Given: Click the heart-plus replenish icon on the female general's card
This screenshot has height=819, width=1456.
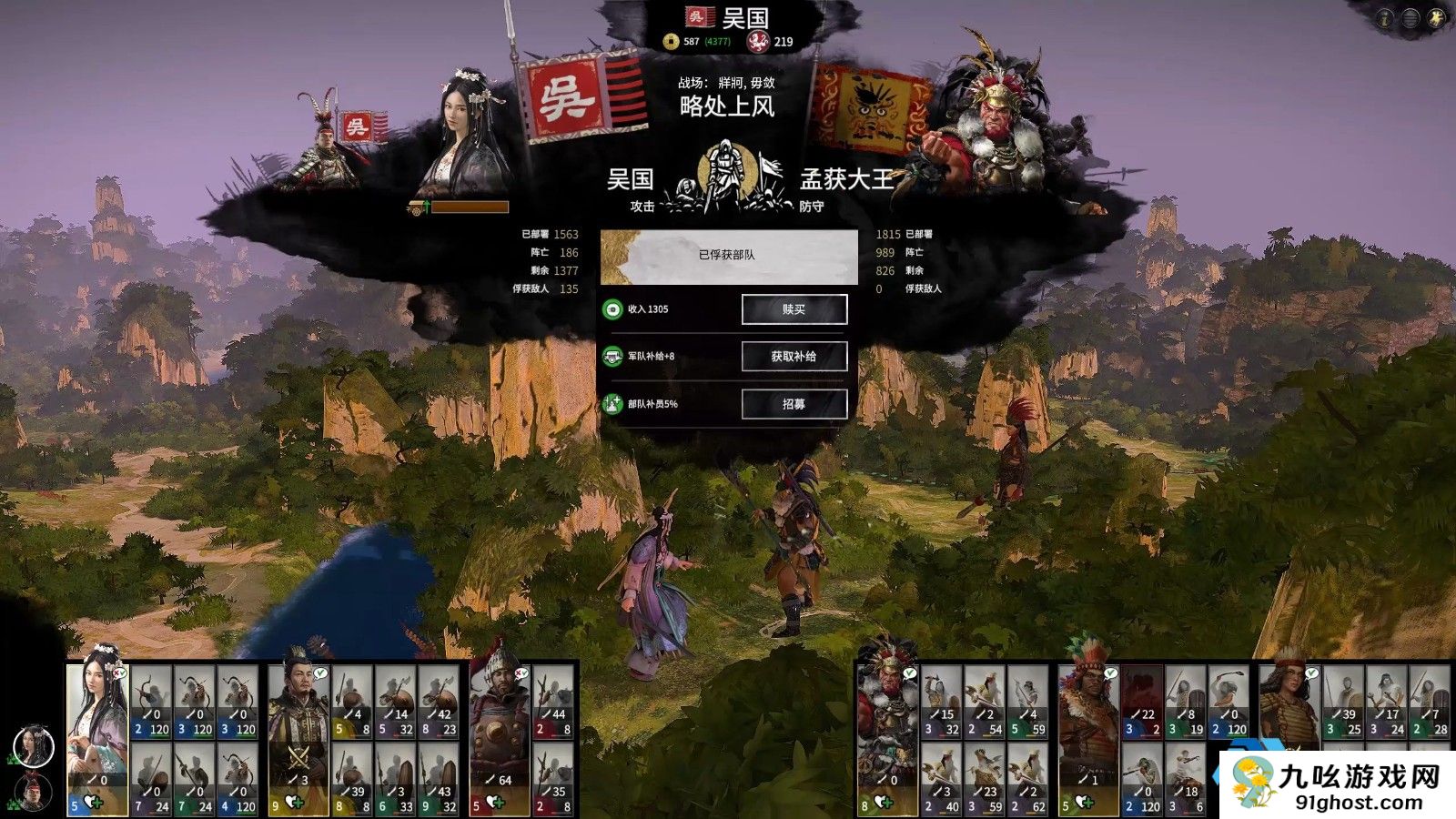Looking at the screenshot, I should tap(91, 801).
